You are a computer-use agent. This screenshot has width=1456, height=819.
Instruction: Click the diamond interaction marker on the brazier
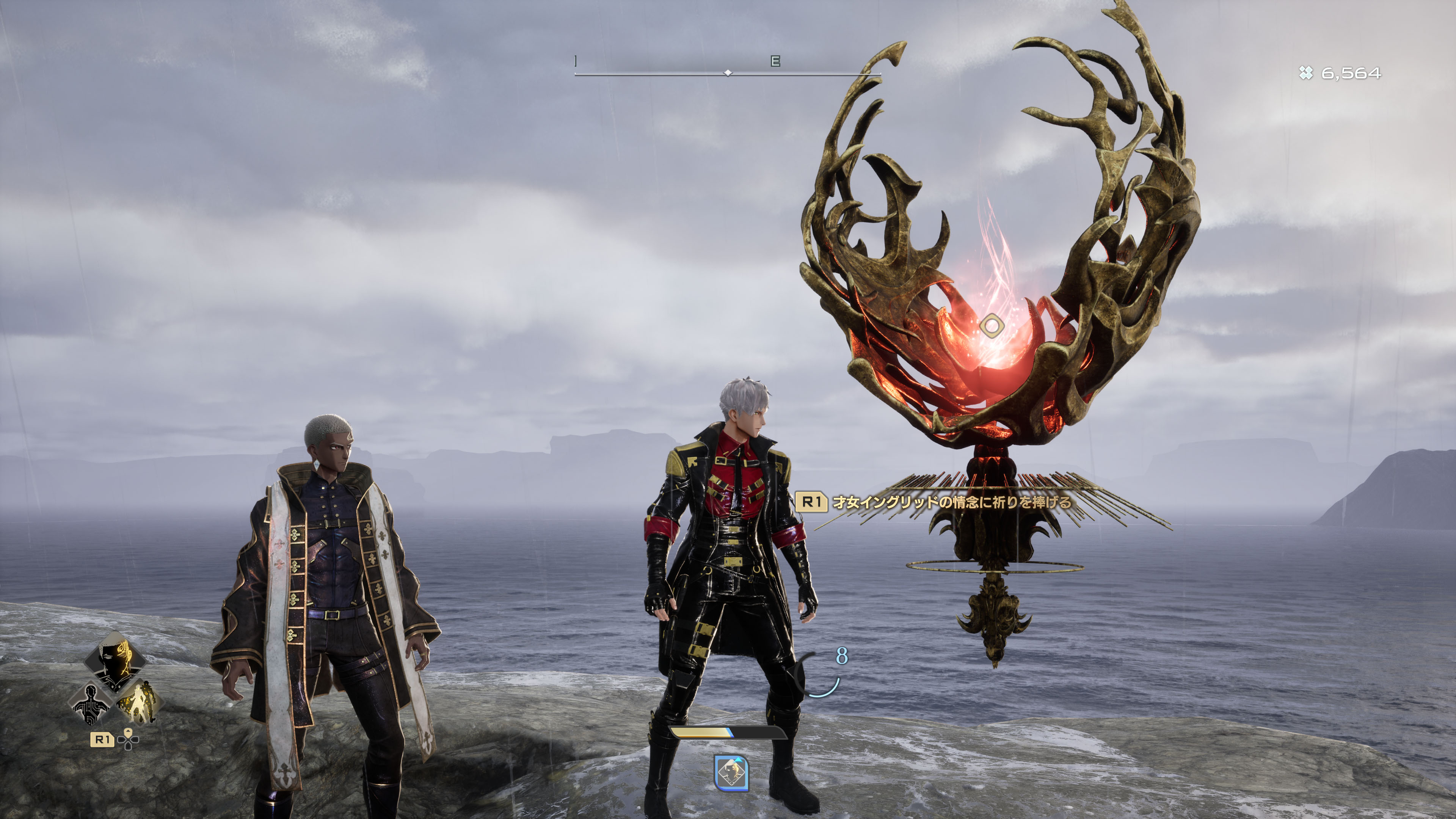991,326
